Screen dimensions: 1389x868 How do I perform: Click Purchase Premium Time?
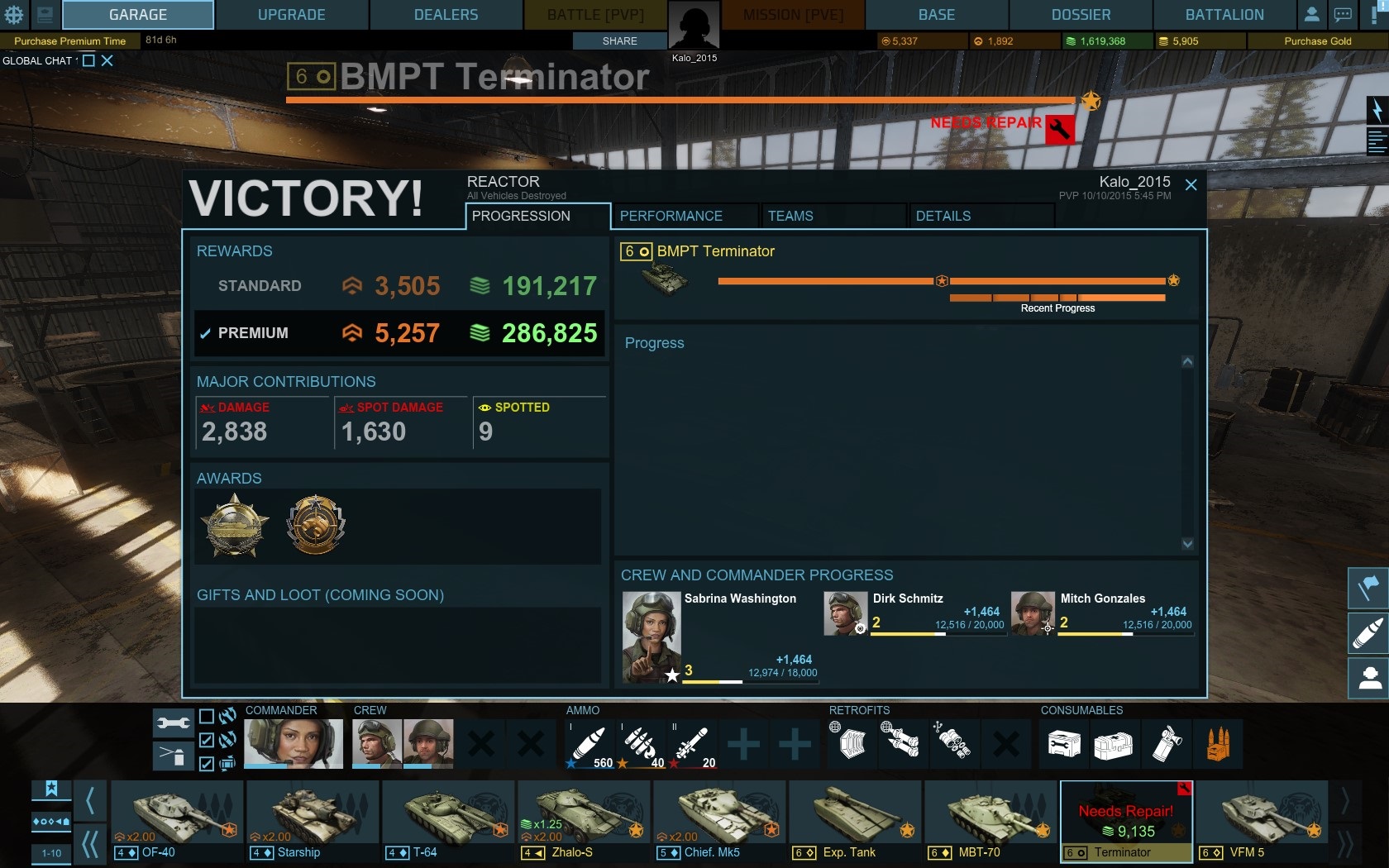click(x=70, y=41)
